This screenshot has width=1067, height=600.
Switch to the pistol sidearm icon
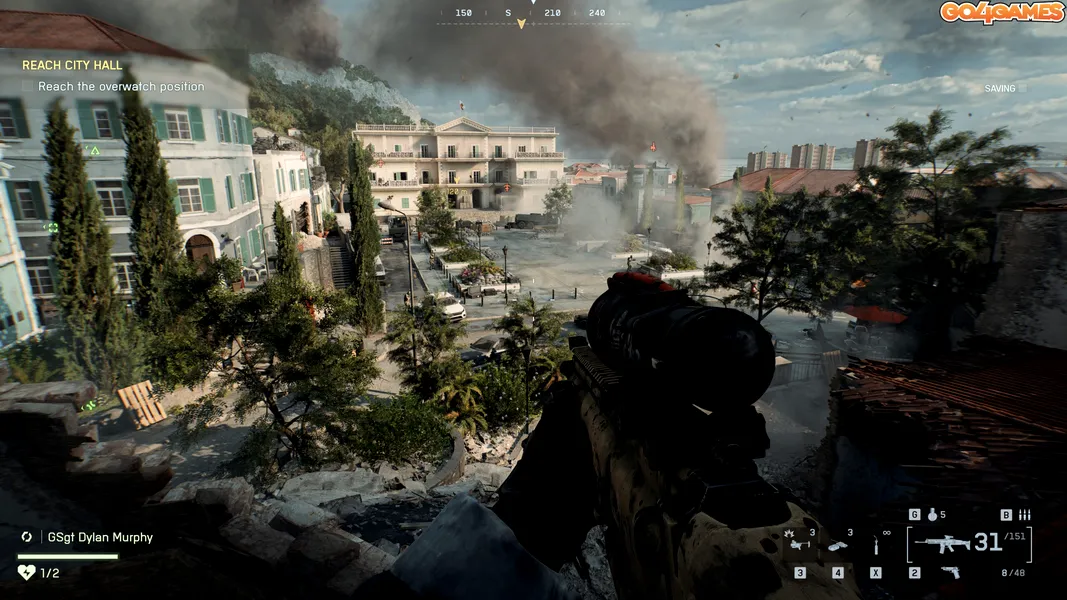[x=950, y=572]
